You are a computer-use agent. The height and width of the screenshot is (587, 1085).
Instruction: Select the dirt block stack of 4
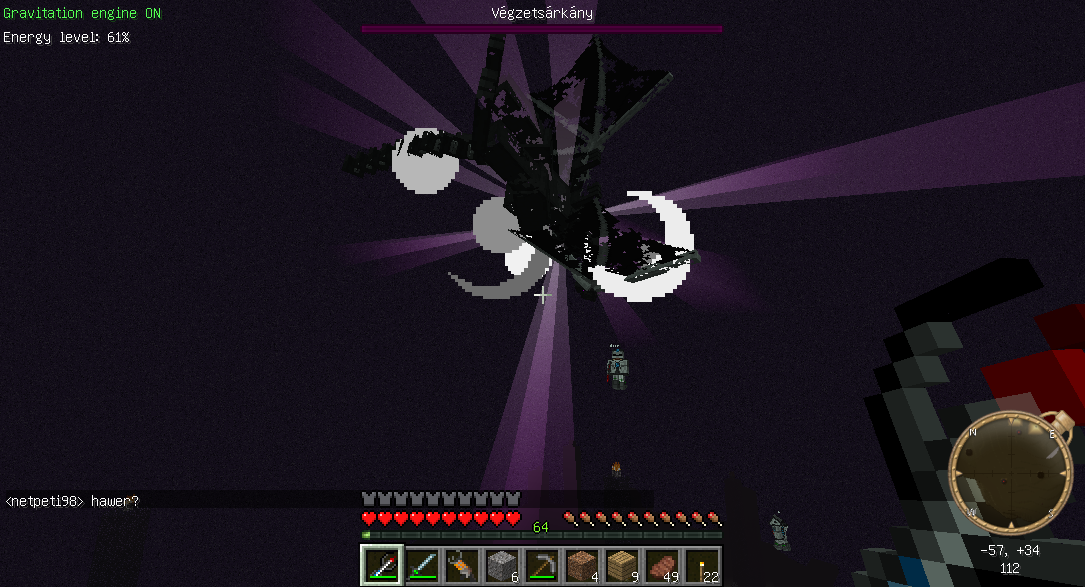(581, 566)
